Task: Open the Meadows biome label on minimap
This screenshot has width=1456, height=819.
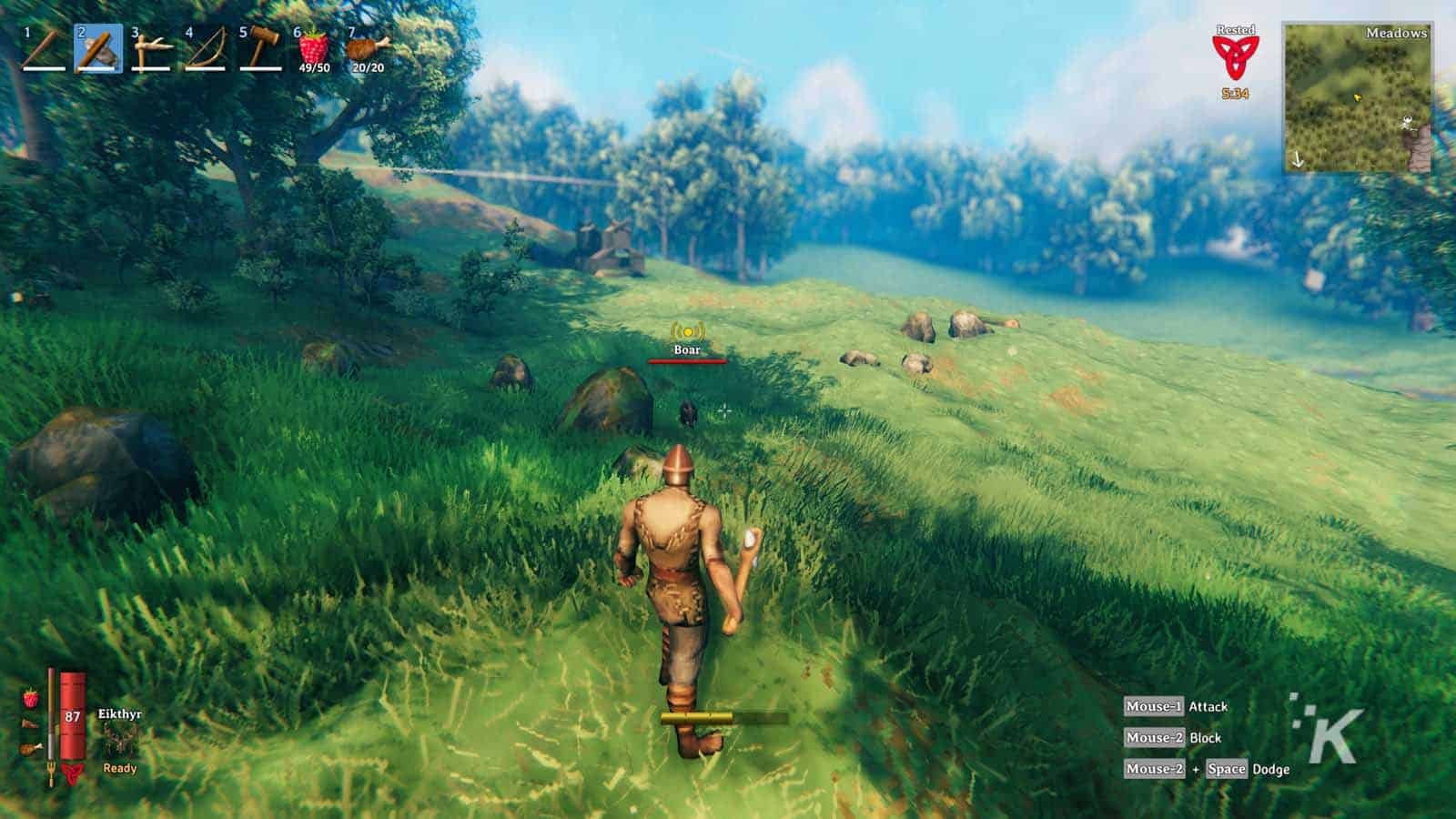Action: 1395,35
